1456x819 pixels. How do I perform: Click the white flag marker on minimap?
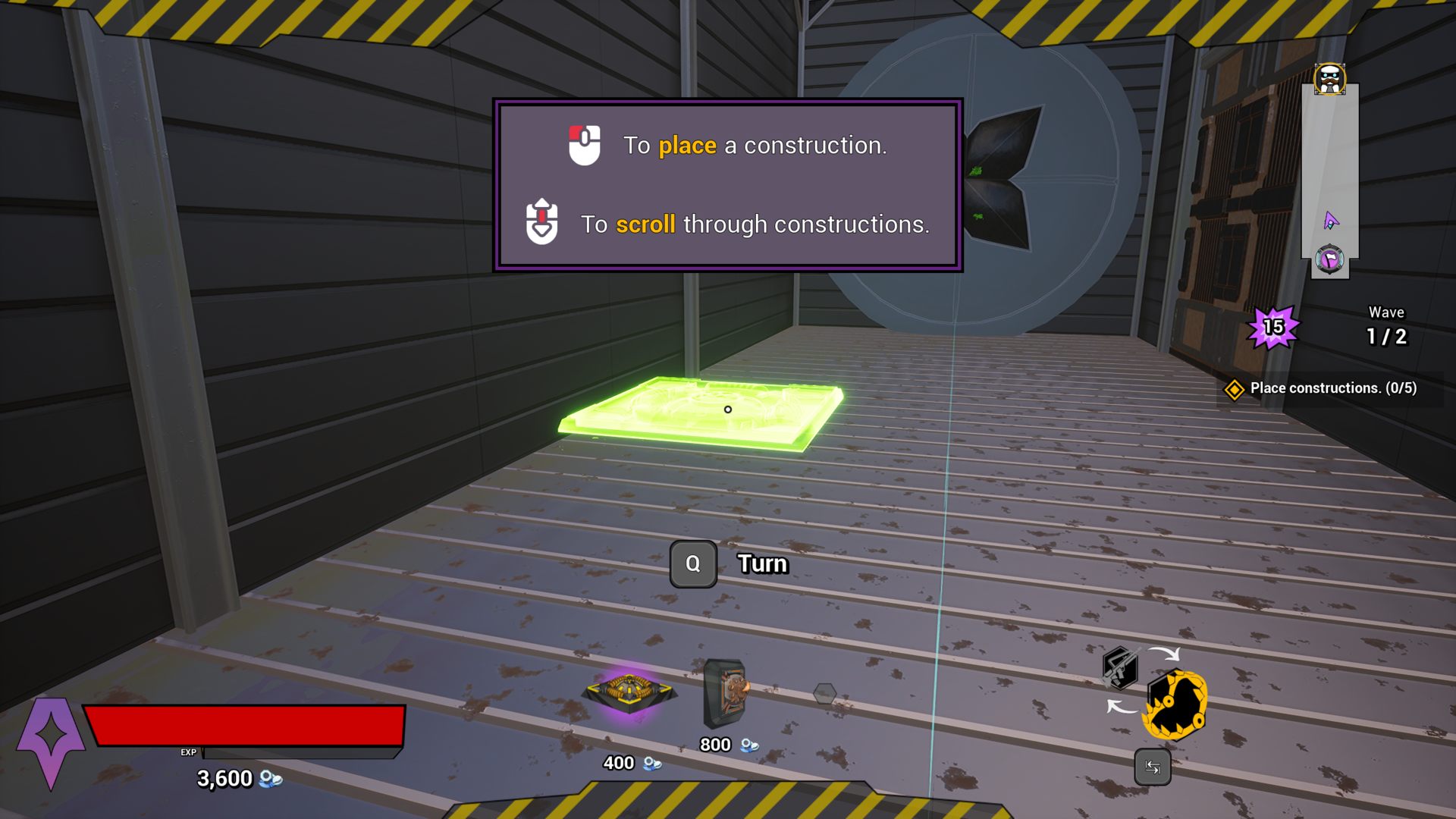point(1329,260)
